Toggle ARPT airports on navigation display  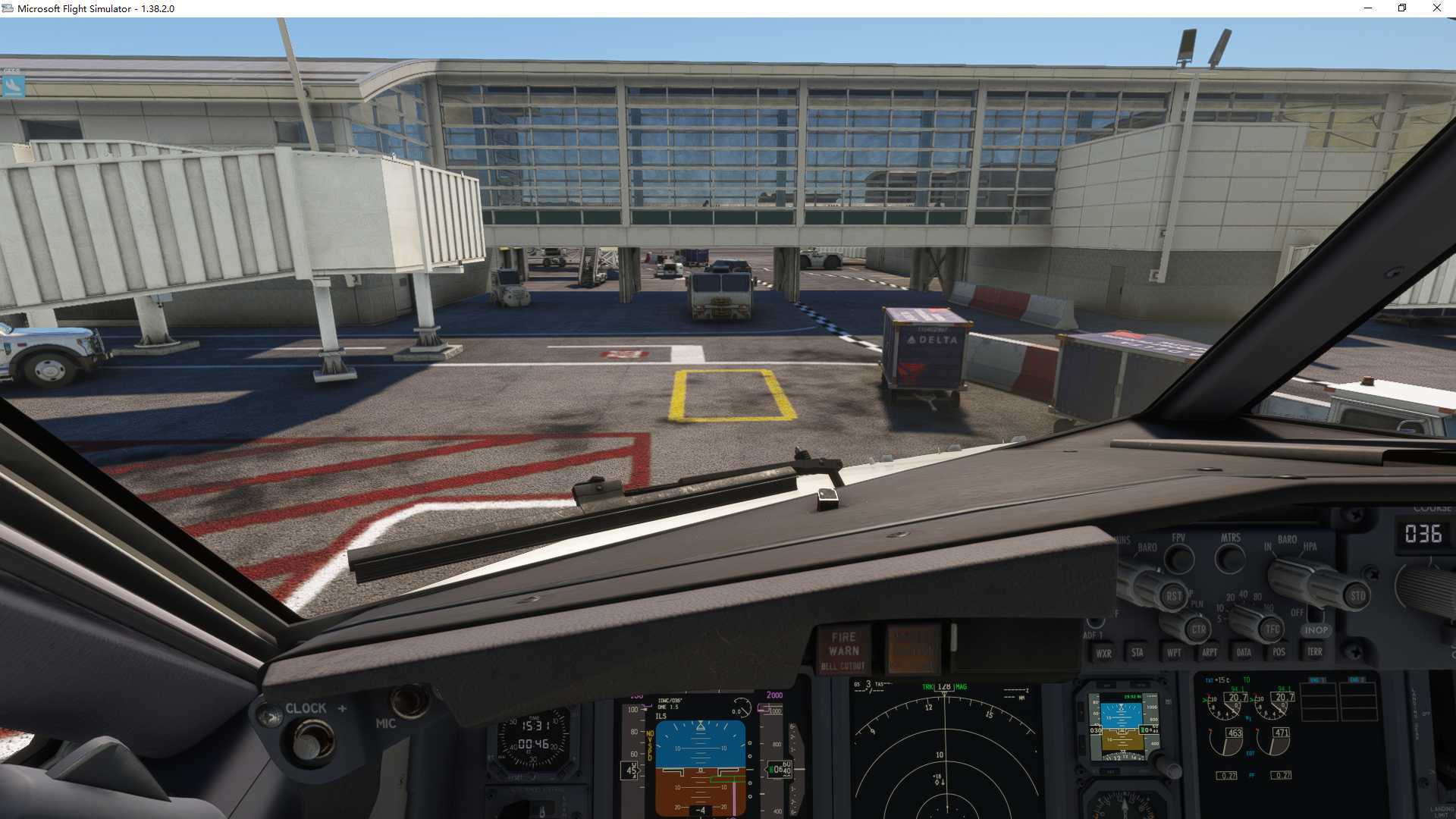[x=1210, y=653]
